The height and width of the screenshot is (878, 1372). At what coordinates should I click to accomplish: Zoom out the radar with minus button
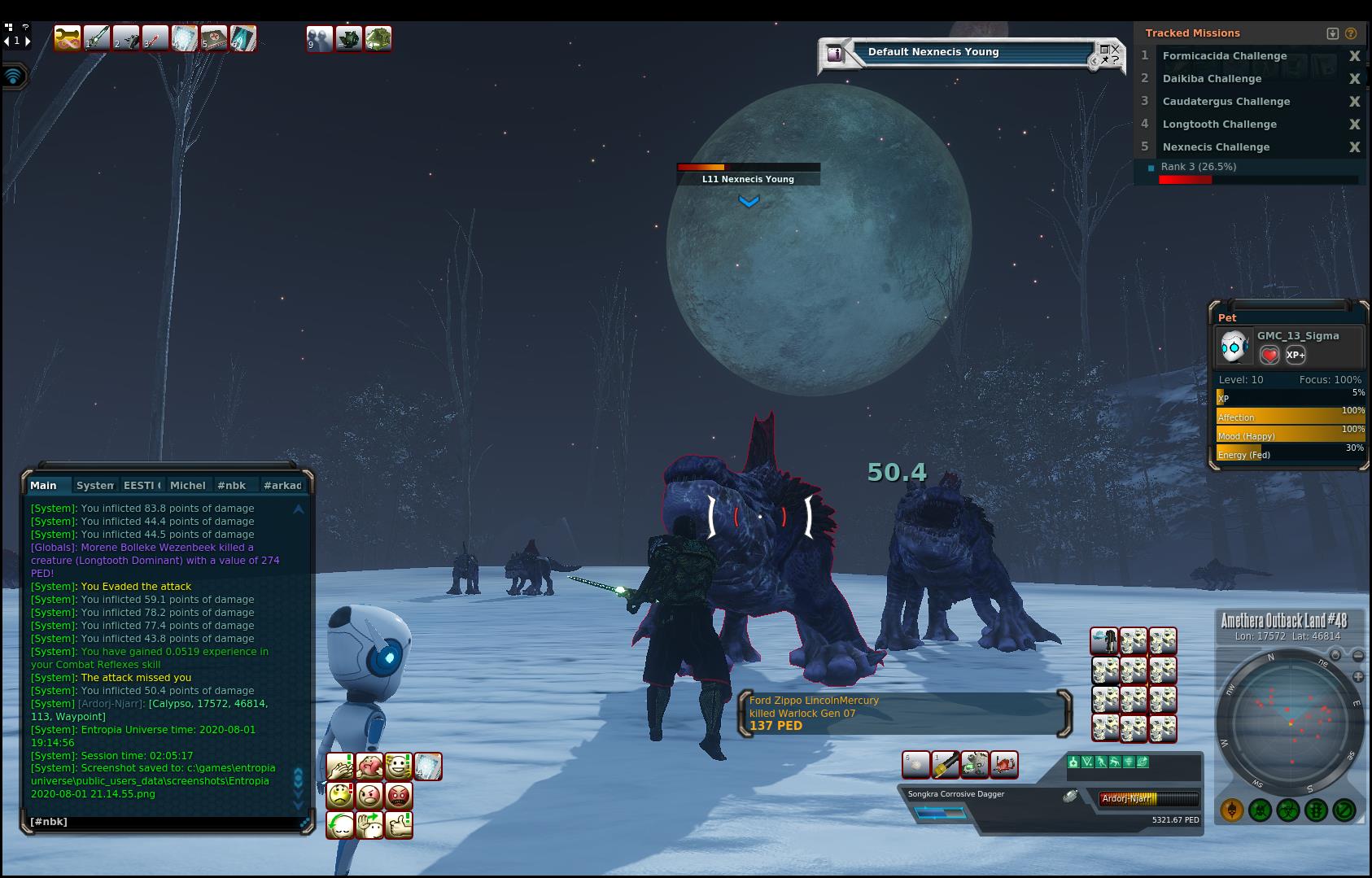1358,656
